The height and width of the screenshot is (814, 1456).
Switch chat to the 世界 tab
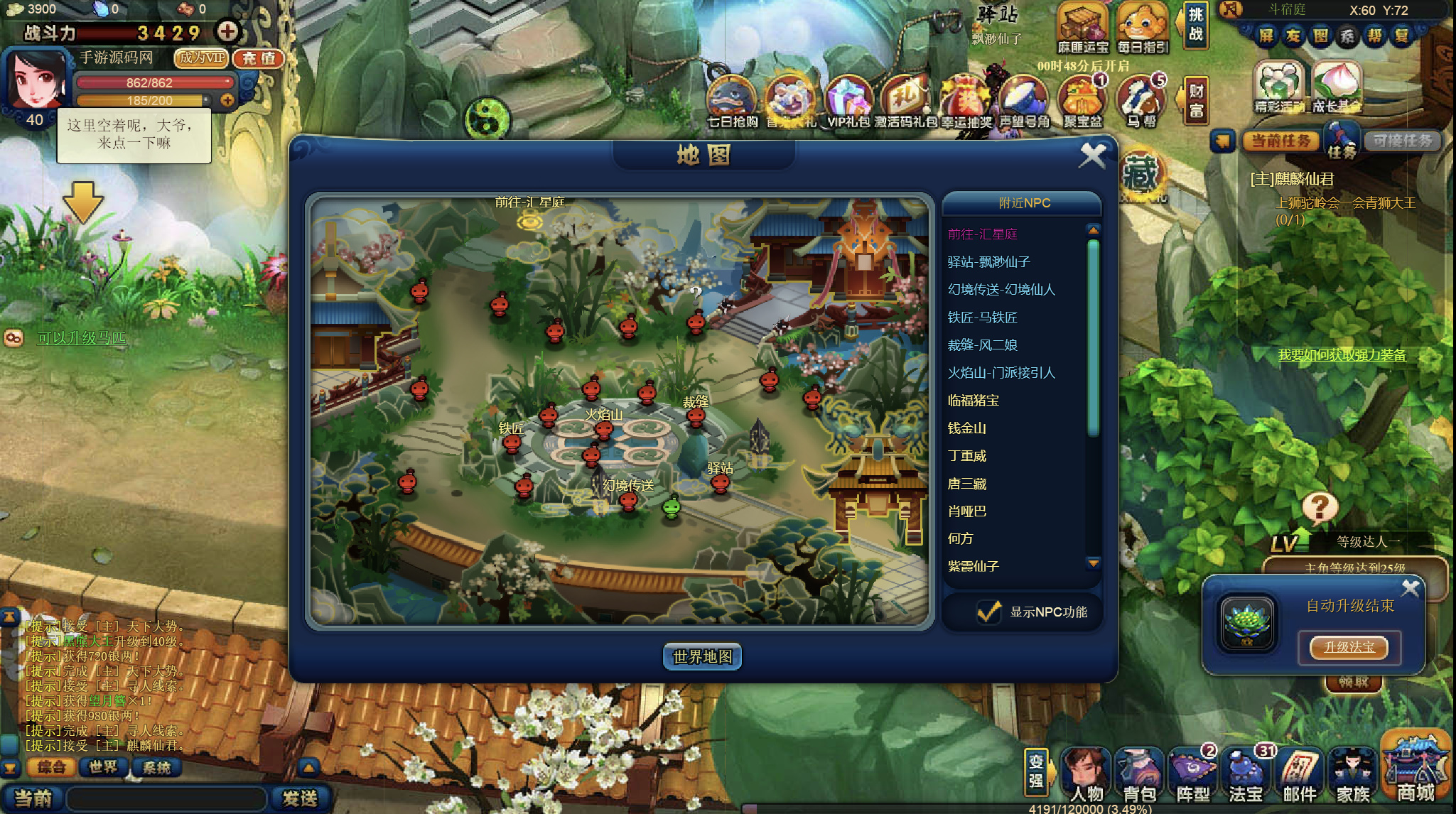click(103, 767)
